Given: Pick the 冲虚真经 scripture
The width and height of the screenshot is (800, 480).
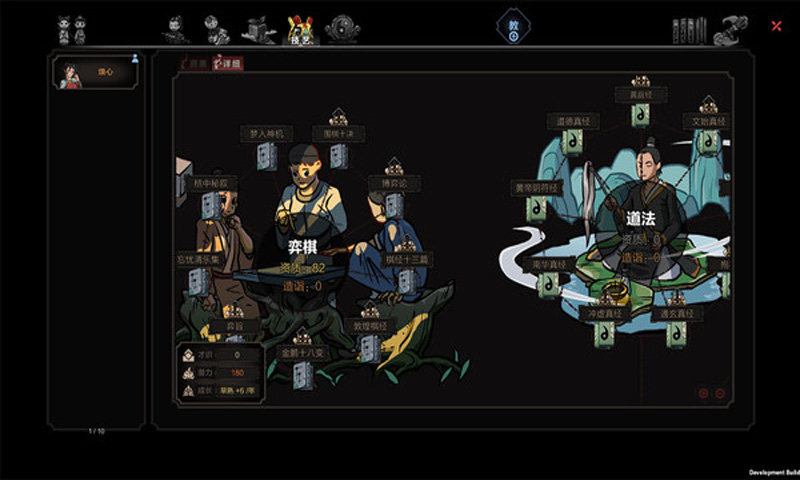Looking at the screenshot, I should 603,333.
